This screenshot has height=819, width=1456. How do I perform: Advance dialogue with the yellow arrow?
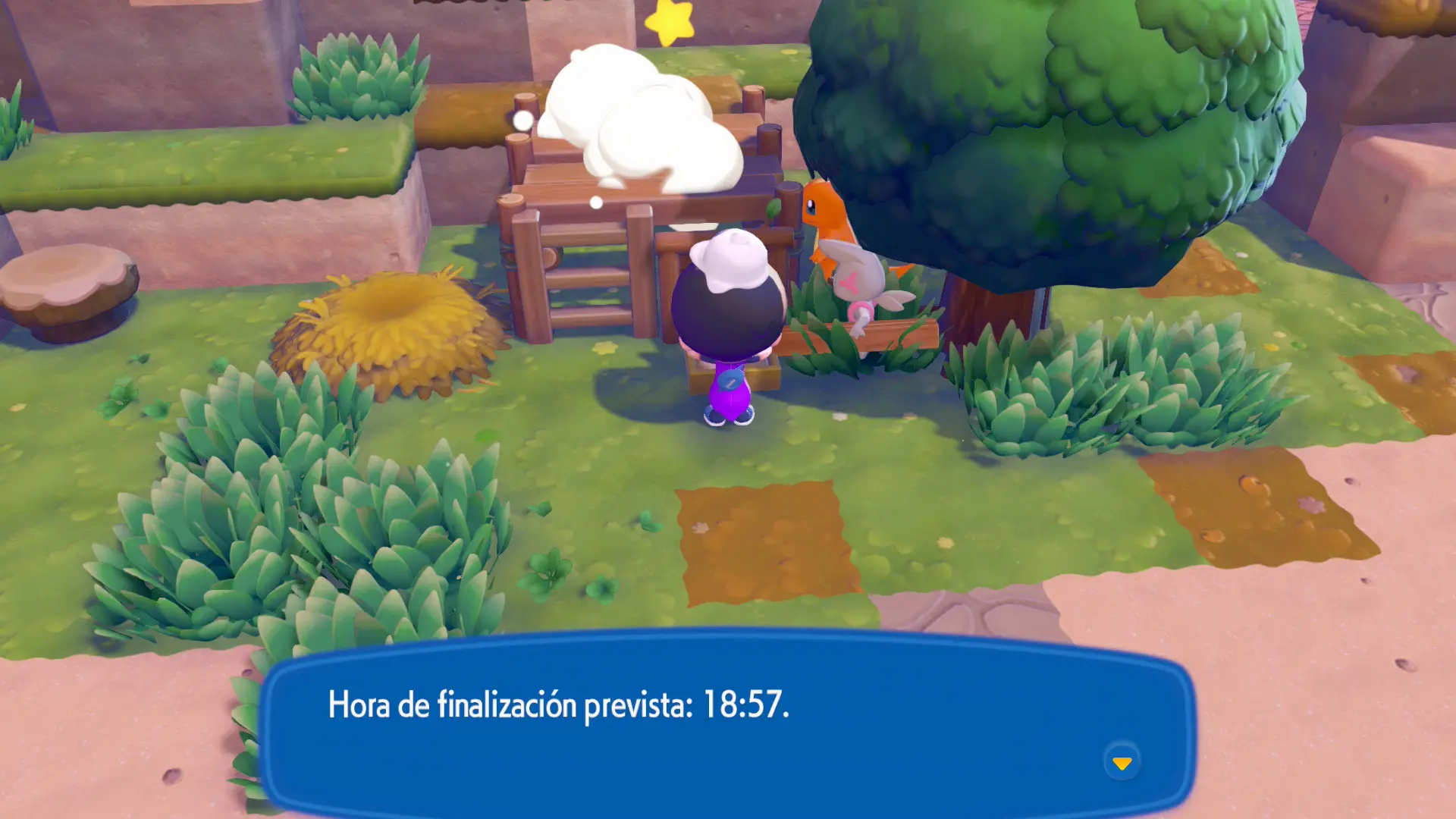pyautogui.click(x=1122, y=762)
